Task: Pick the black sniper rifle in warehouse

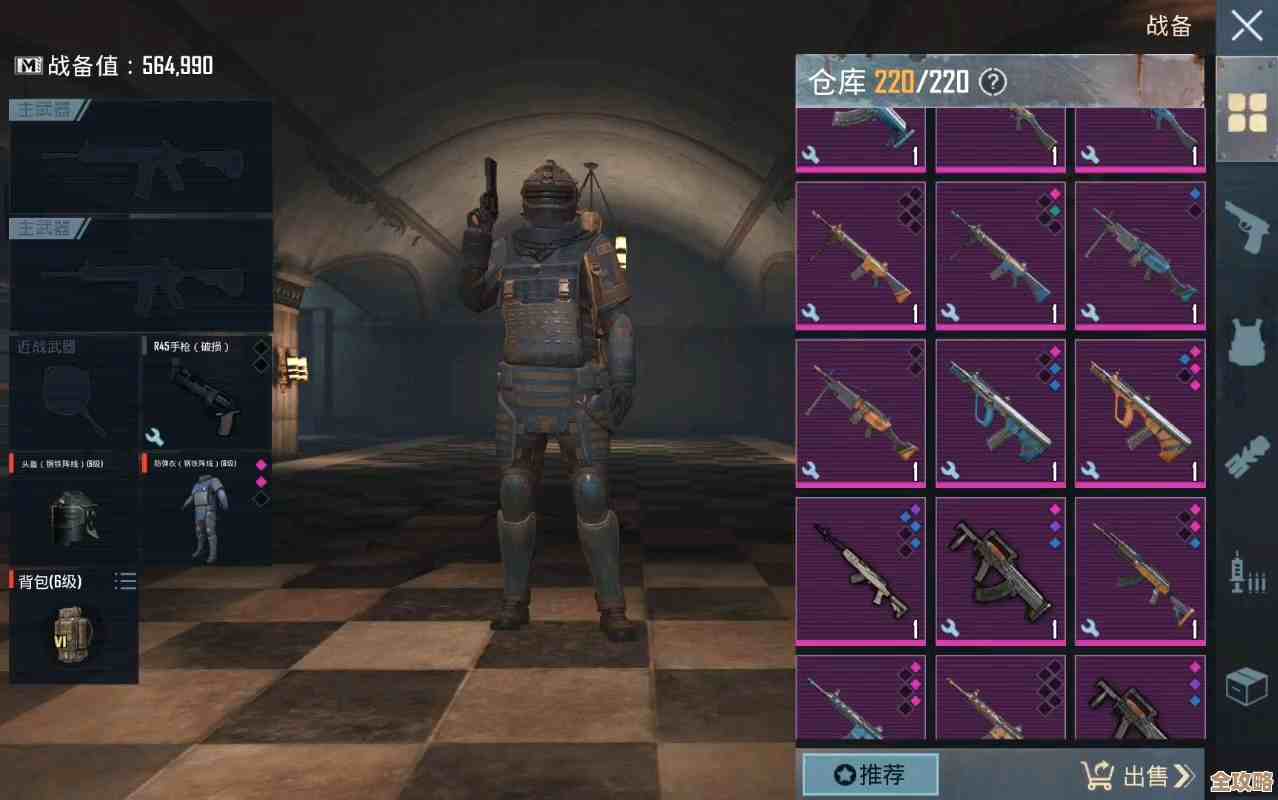Action: 861,570
